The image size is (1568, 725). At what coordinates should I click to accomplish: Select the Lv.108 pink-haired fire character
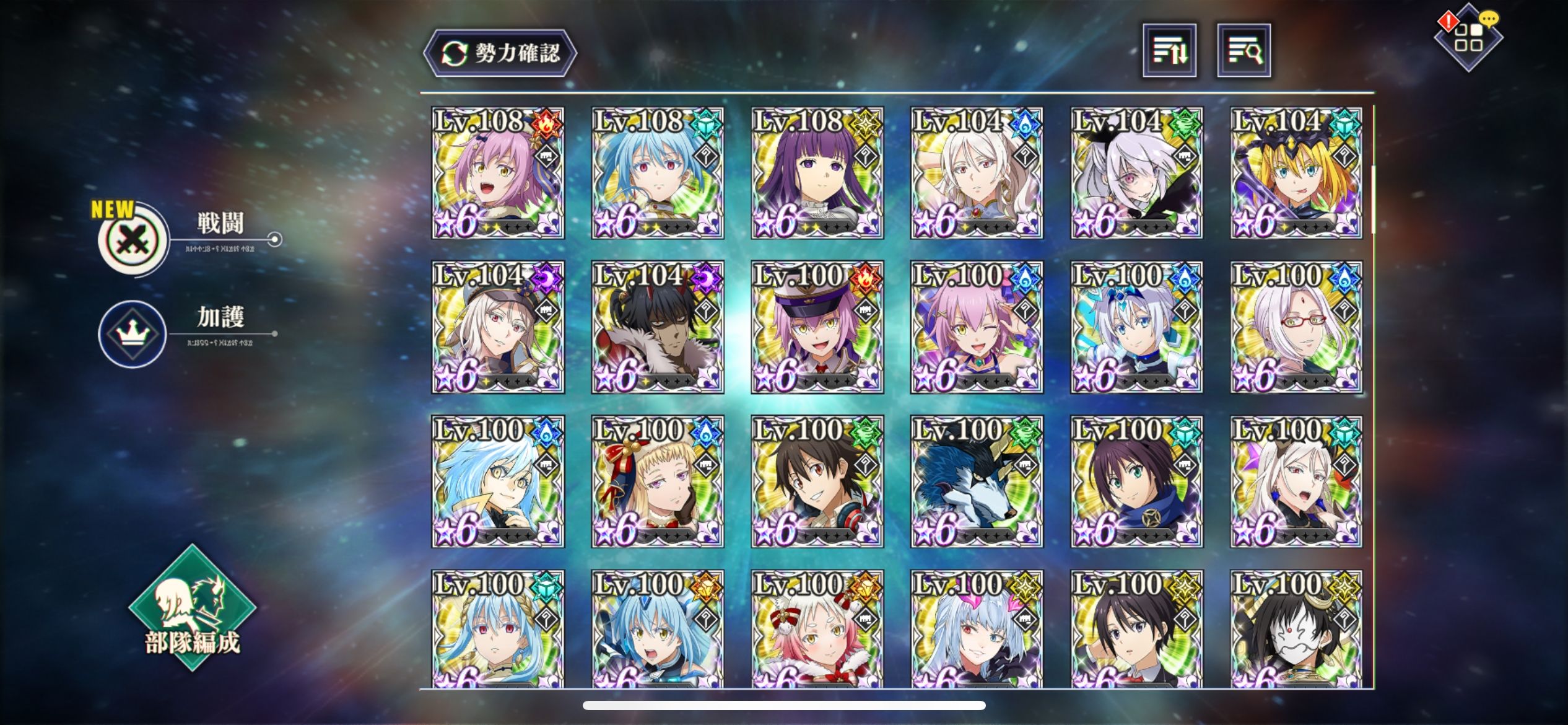point(498,173)
